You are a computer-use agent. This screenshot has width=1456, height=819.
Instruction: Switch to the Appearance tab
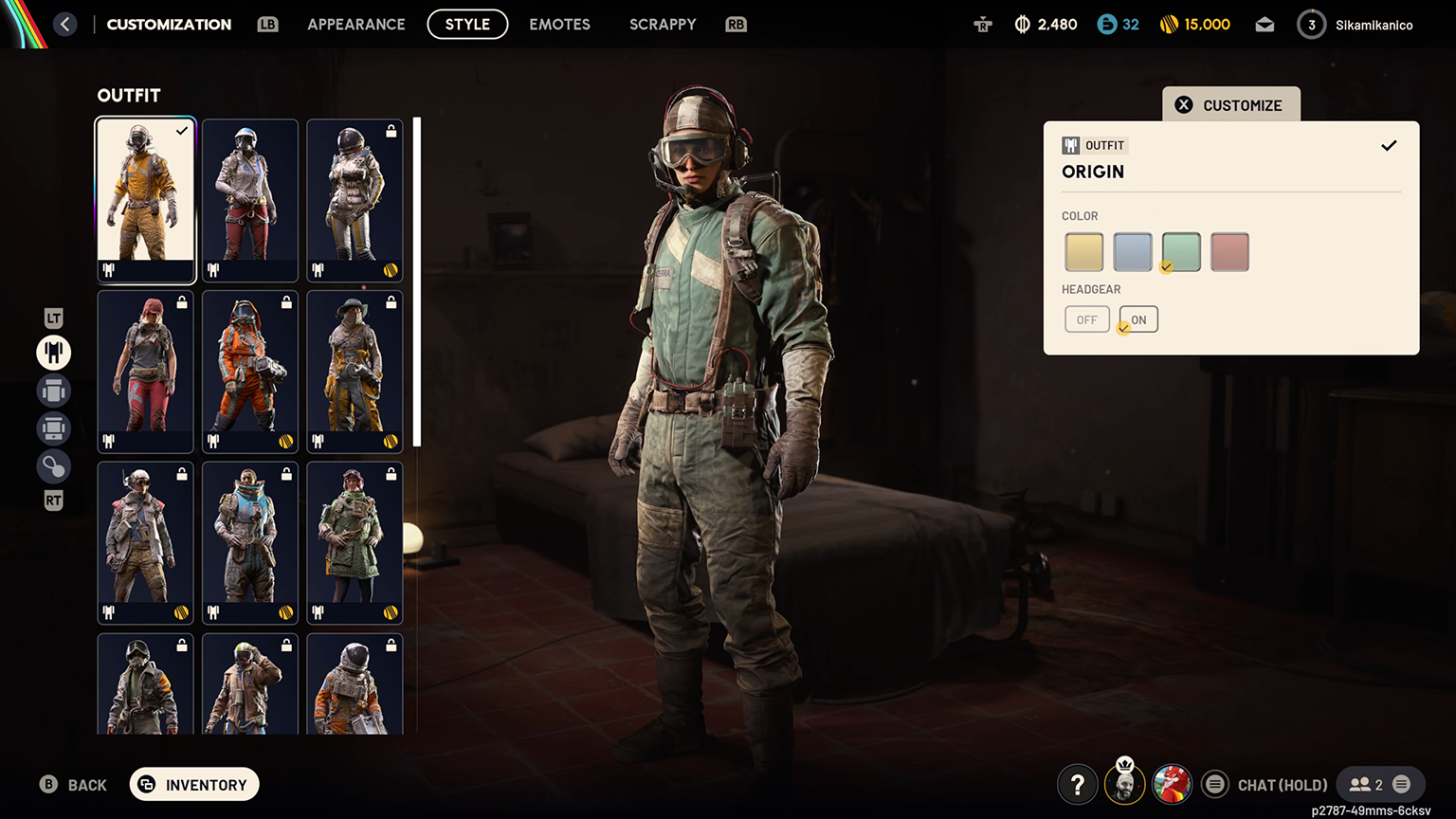(x=355, y=24)
